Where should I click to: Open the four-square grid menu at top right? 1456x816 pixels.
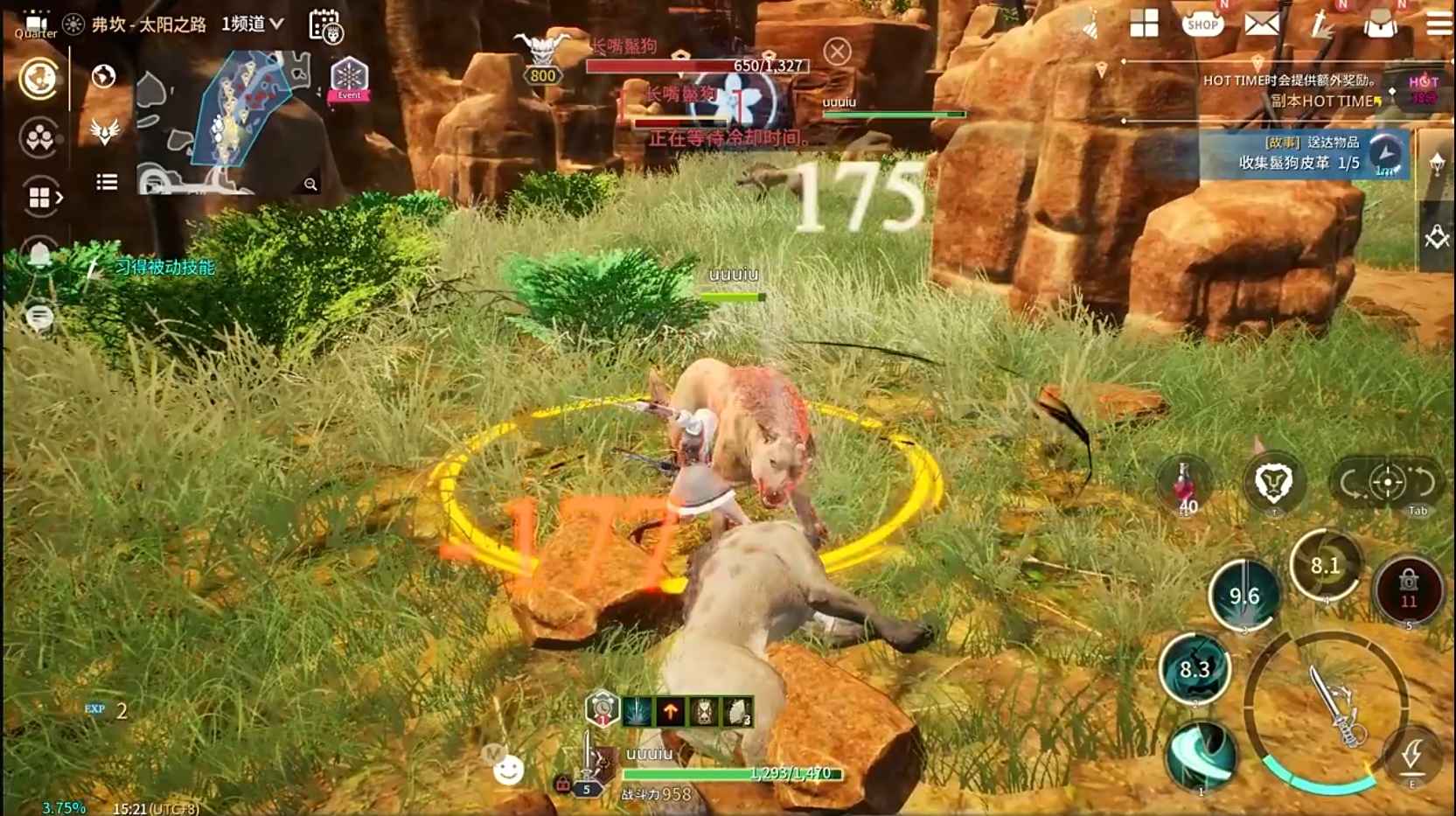coord(1144,24)
